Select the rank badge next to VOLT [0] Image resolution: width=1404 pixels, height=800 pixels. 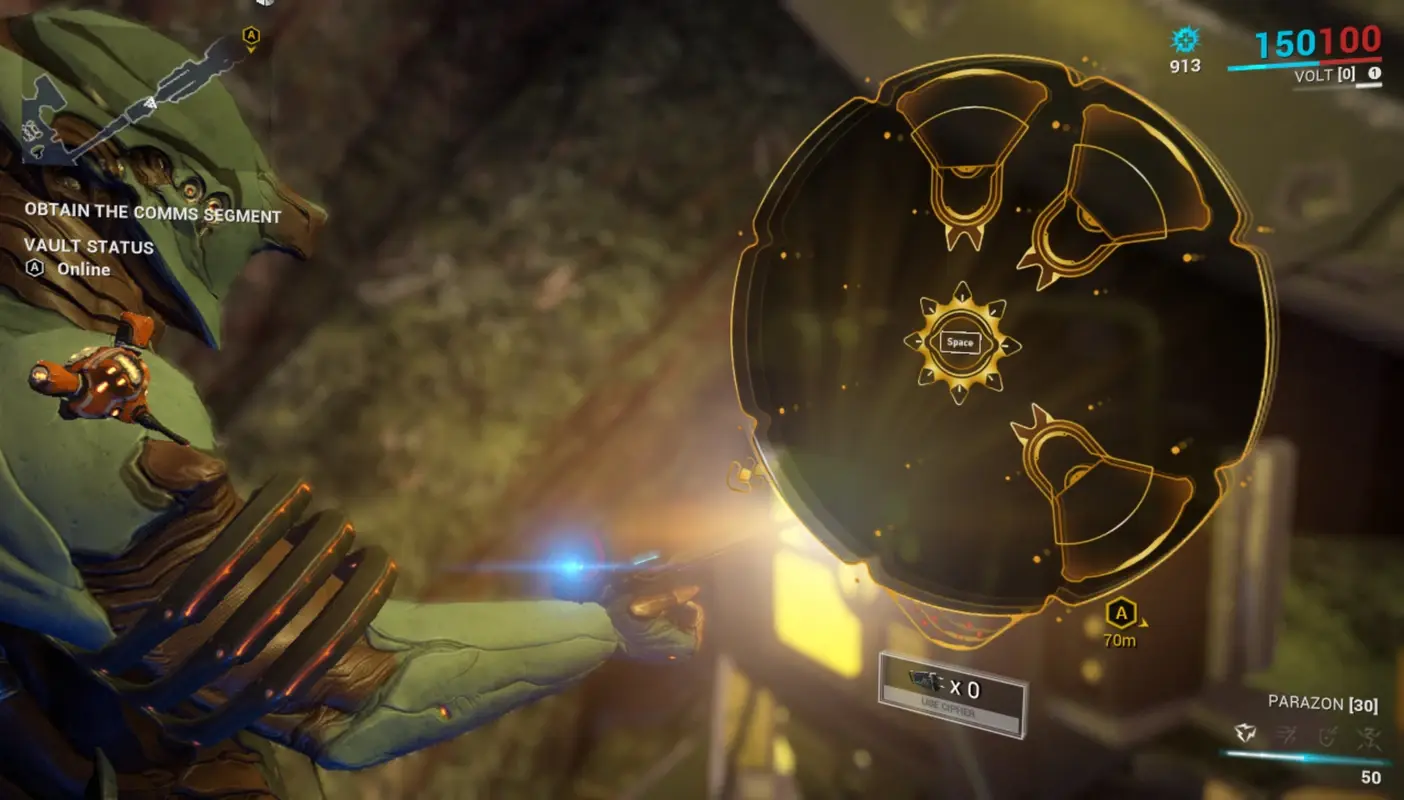point(1372,74)
